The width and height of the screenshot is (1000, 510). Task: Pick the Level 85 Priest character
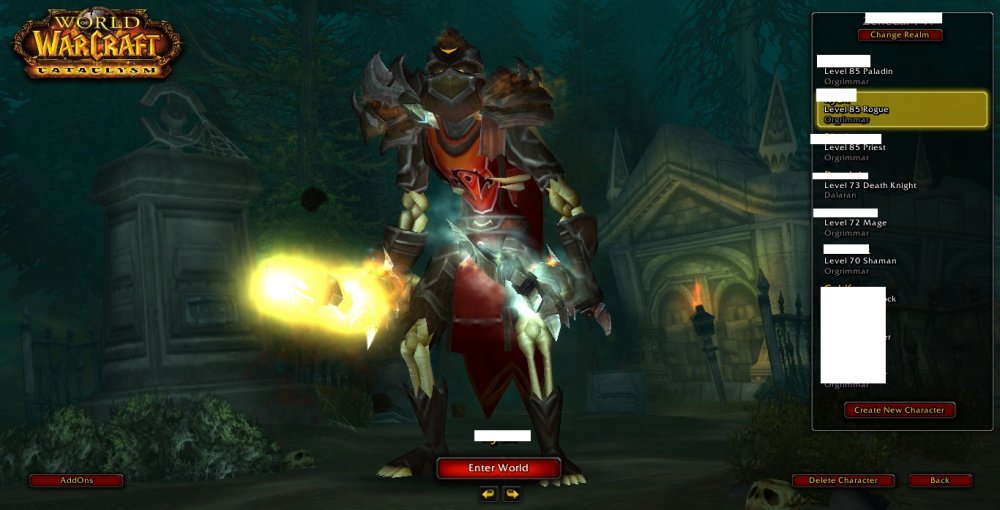(854, 147)
